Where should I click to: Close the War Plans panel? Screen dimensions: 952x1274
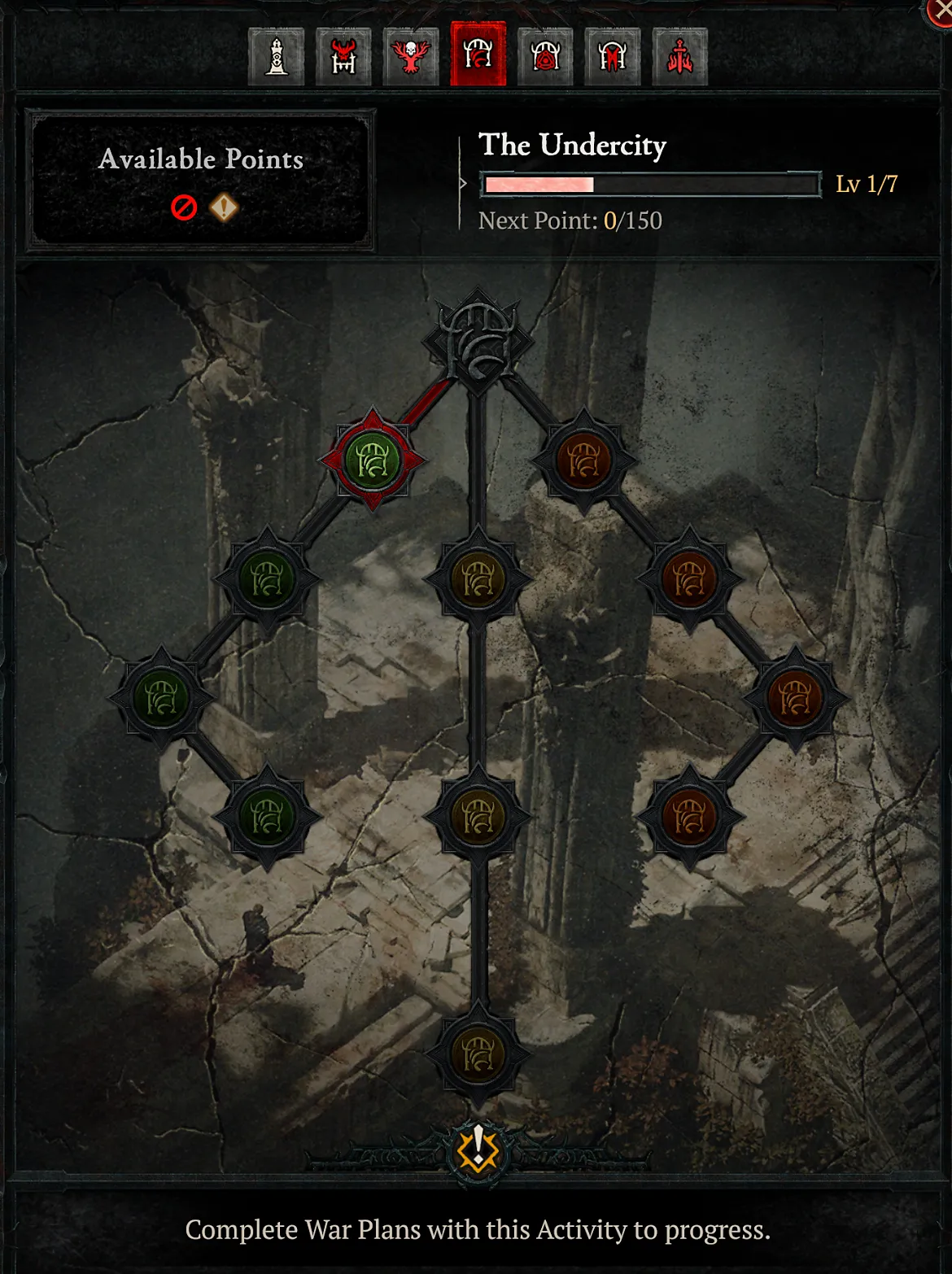(x=942, y=11)
